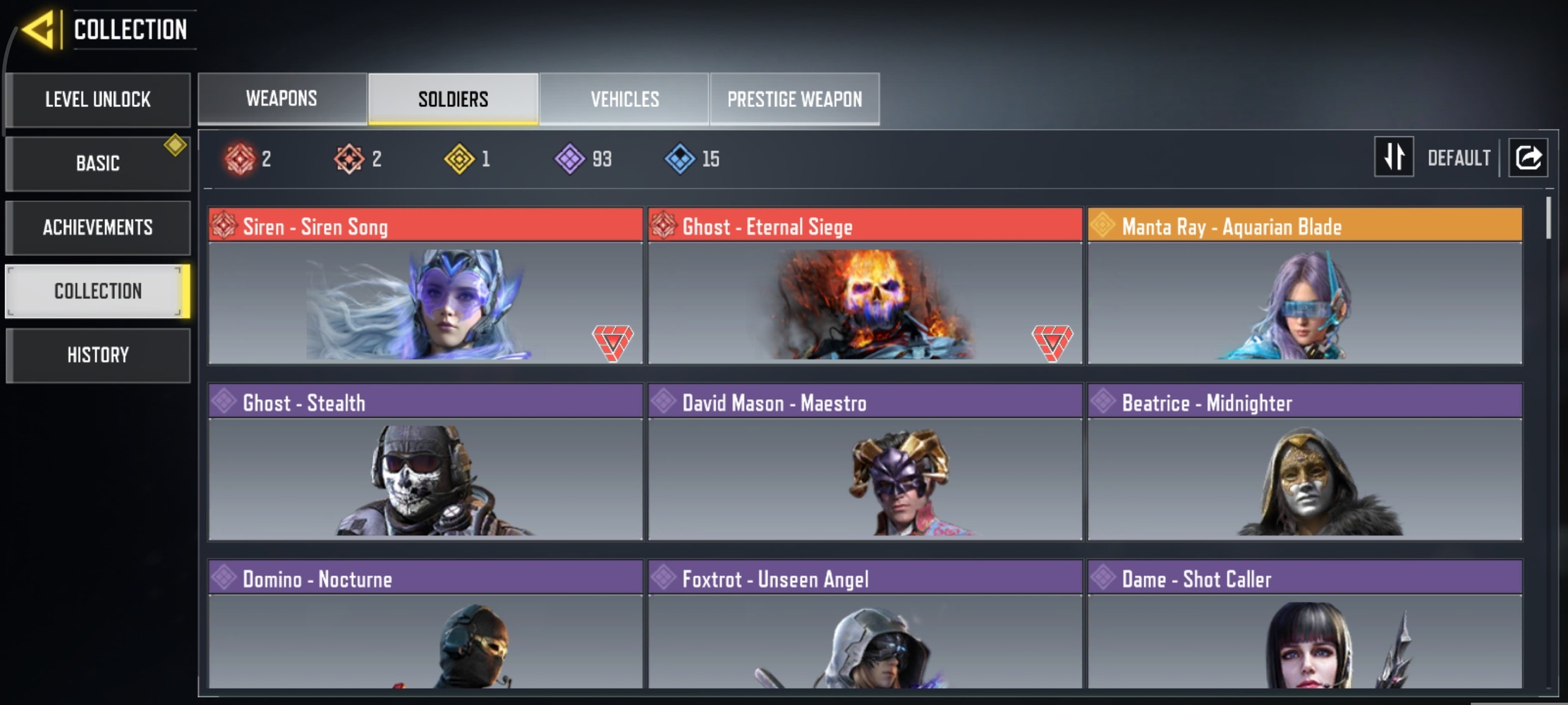Open the Basic profile section

(98, 164)
